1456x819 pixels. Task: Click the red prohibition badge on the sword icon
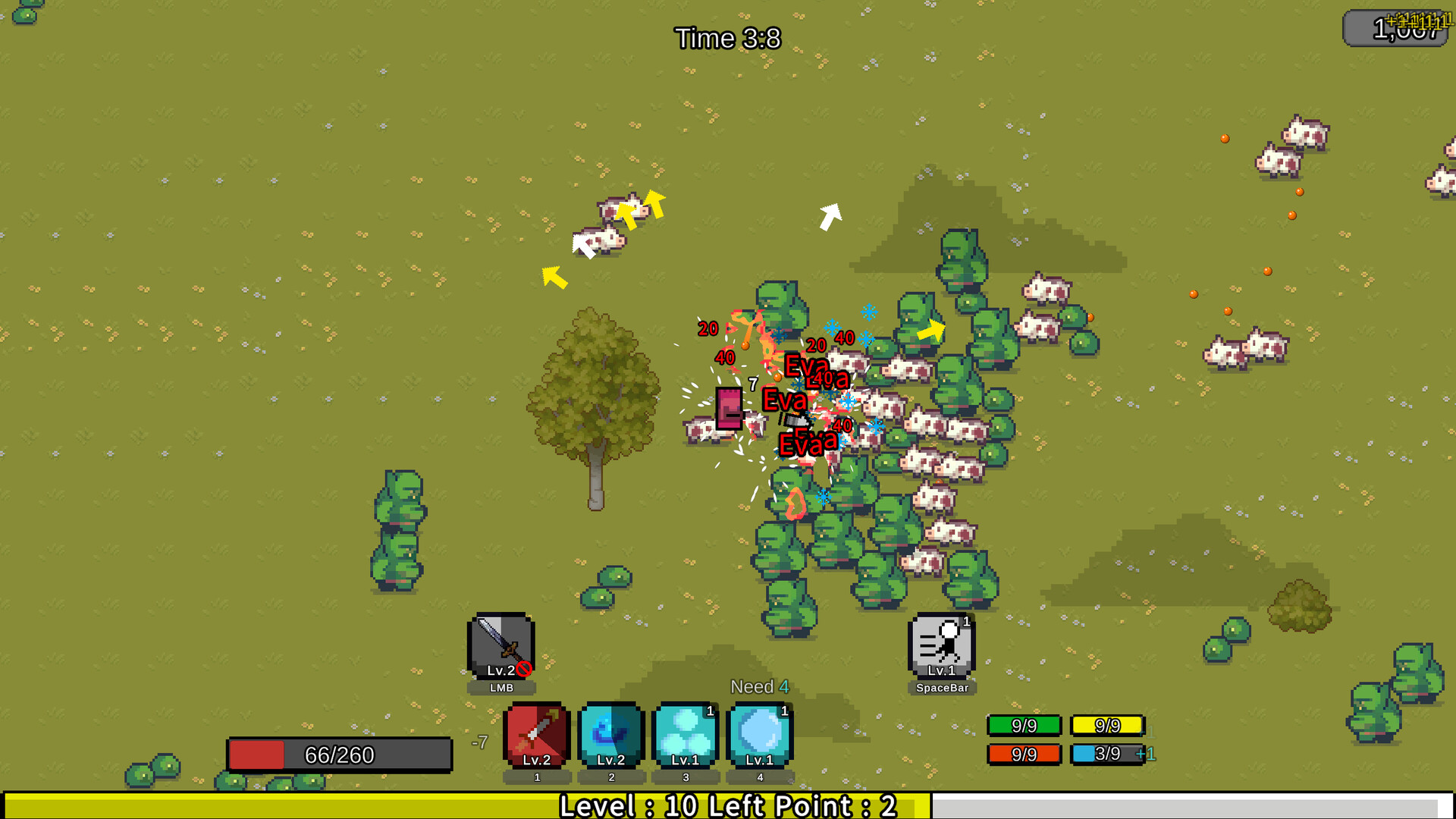[x=523, y=669]
